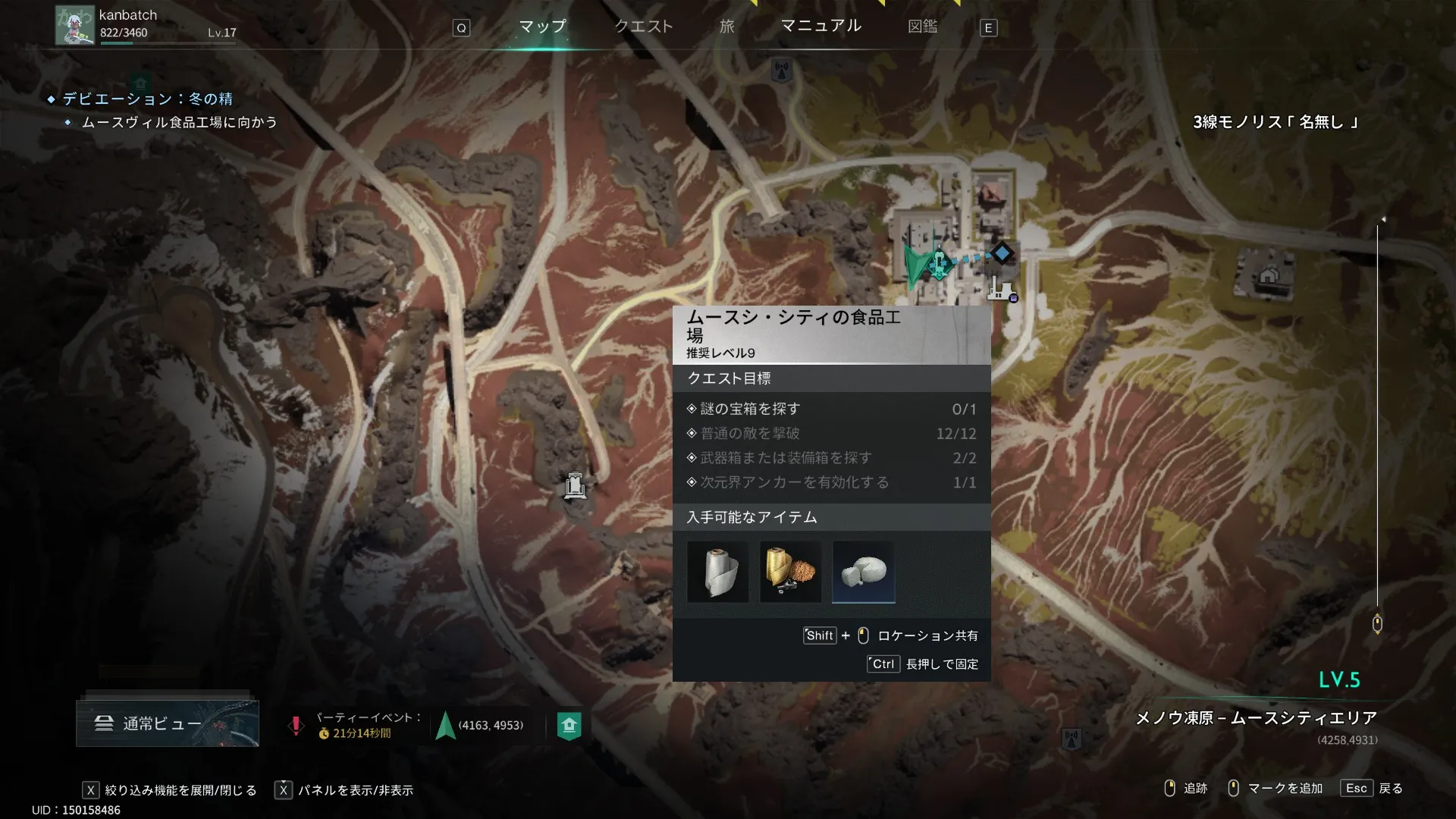Toggle the 通常ビュー map view button
Image resolution: width=1456 pixels, height=819 pixels.
click(x=167, y=723)
